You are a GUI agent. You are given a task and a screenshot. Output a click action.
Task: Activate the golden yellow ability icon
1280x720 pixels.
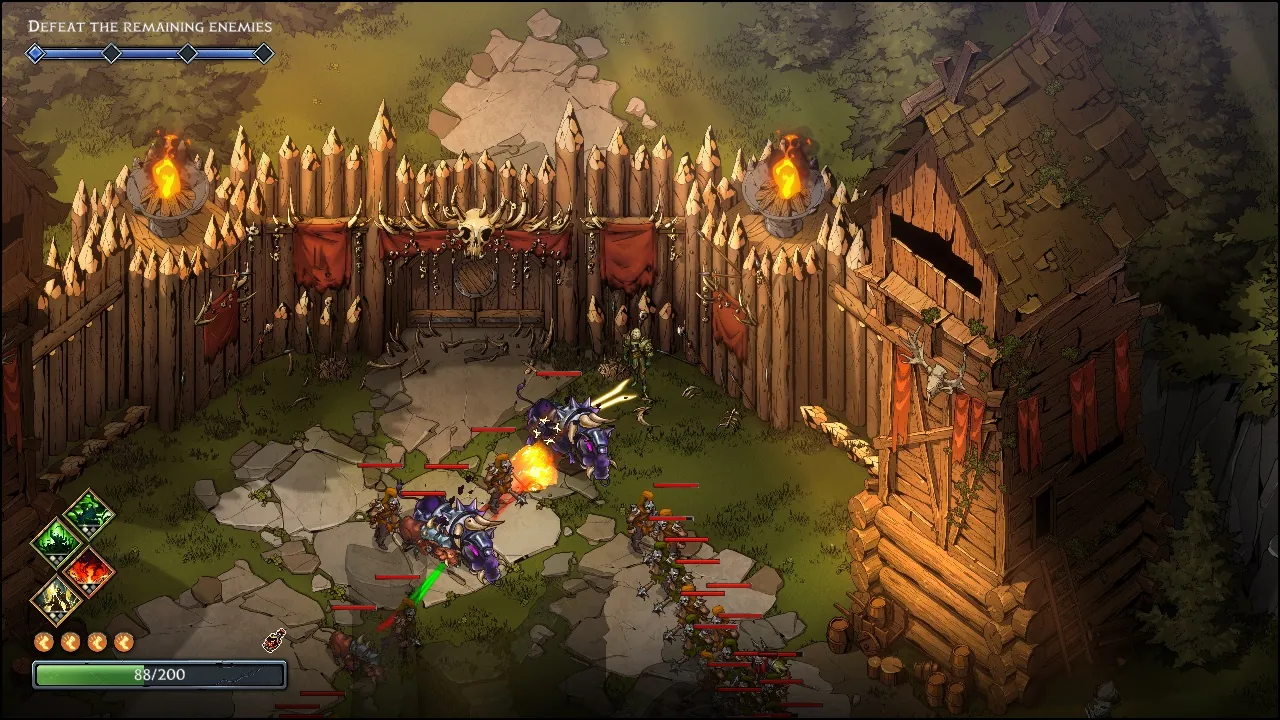click(x=58, y=600)
